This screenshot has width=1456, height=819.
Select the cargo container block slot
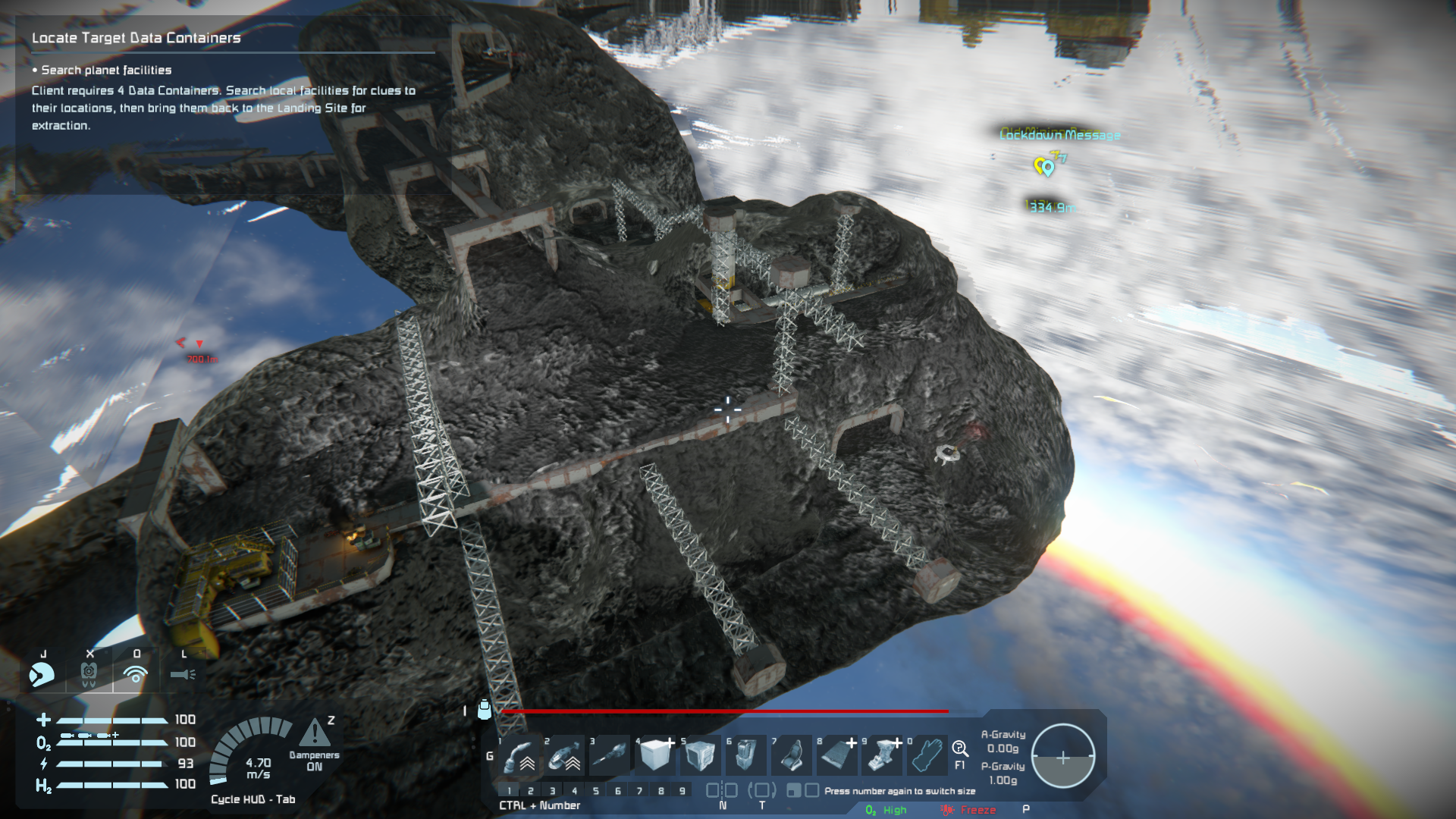click(700, 755)
